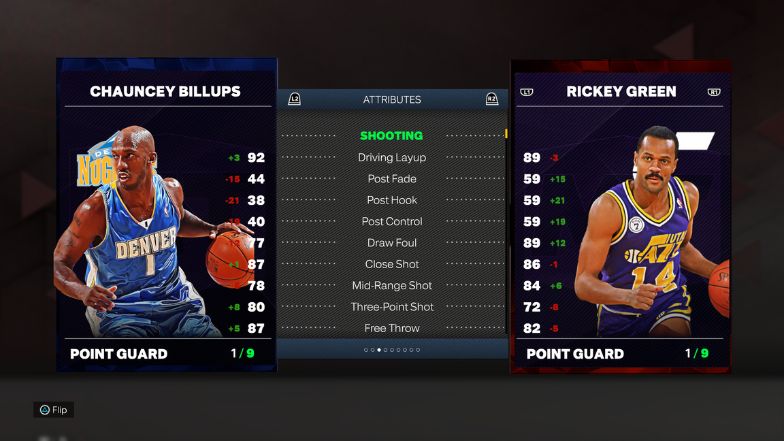Highlight the Post Fade attribute row
Image resolution: width=784 pixels, height=441 pixels.
click(x=392, y=179)
